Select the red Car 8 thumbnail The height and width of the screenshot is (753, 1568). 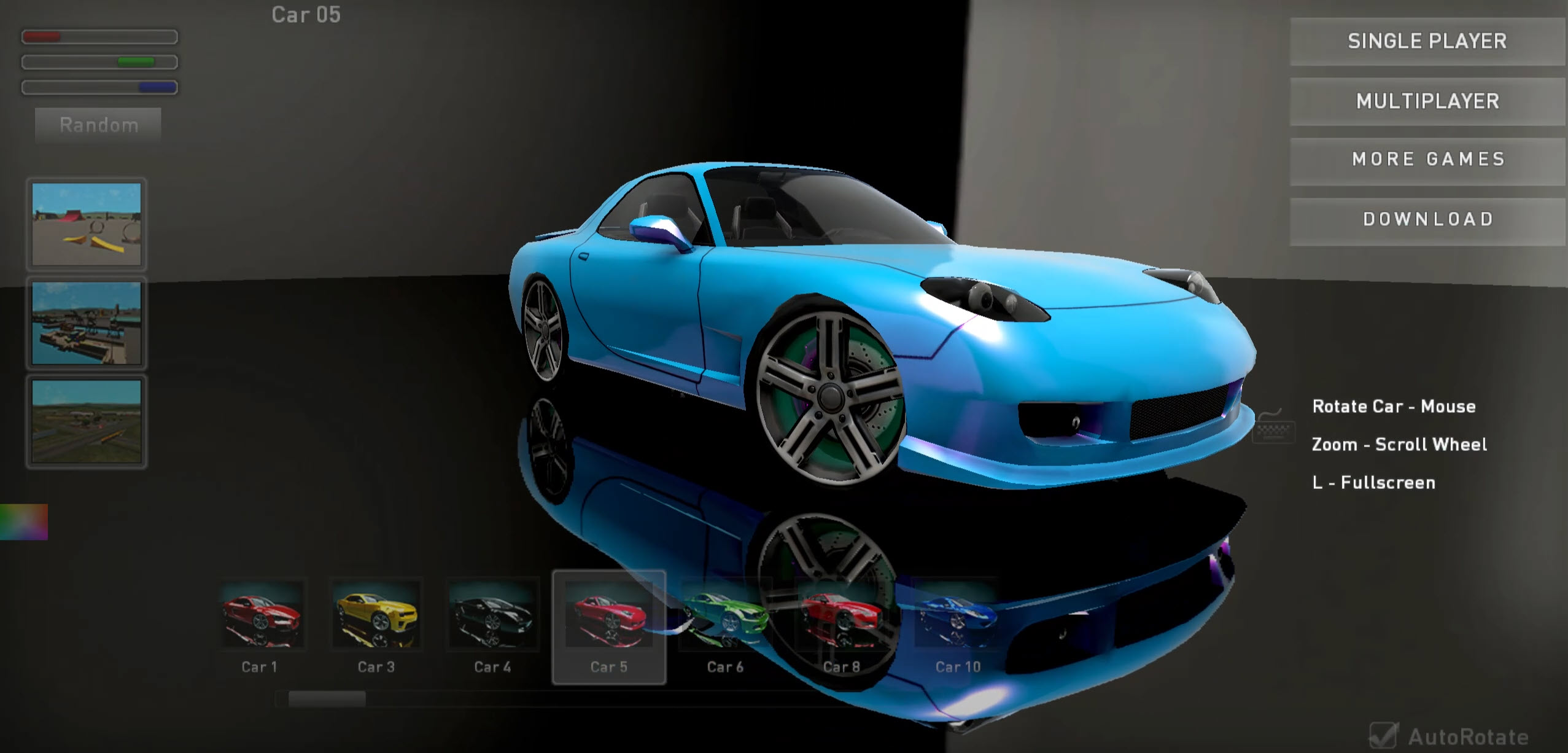[x=842, y=617]
